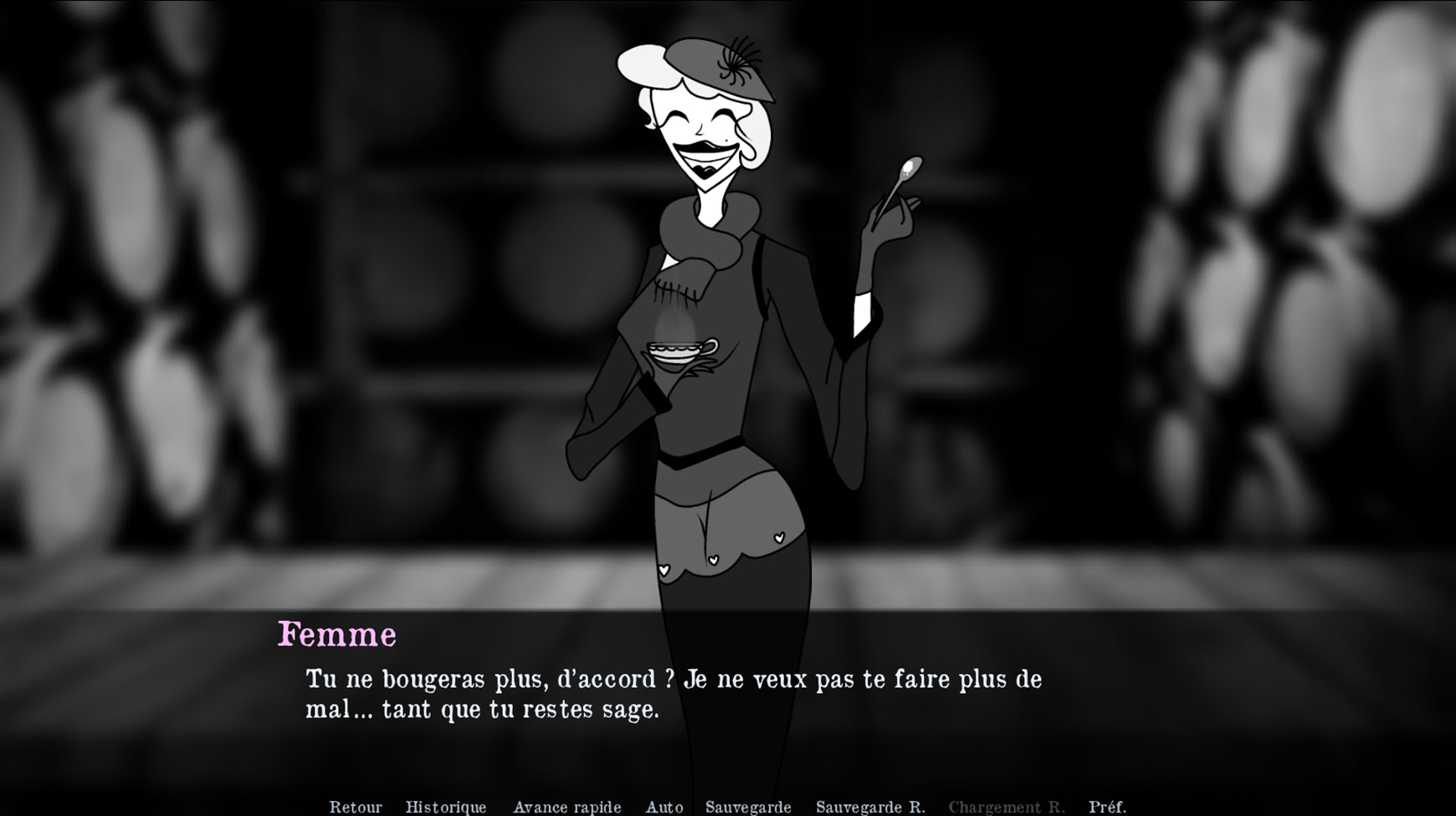Open the Sauvegarde save screen
The image size is (1456, 816).
pos(750,807)
